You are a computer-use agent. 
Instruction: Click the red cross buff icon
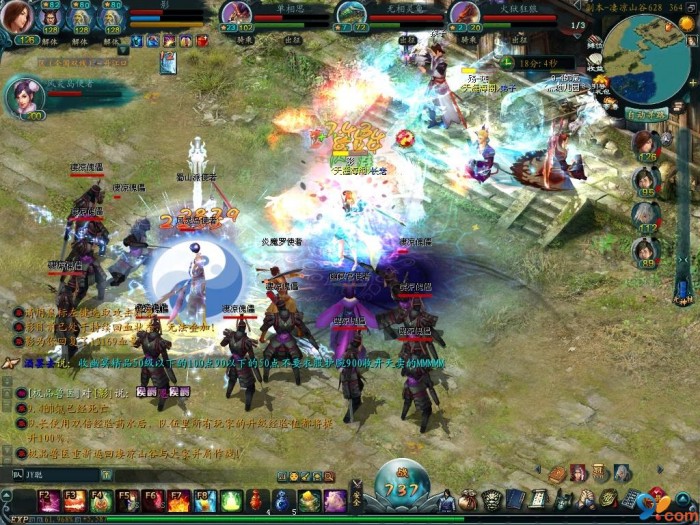pos(203,41)
